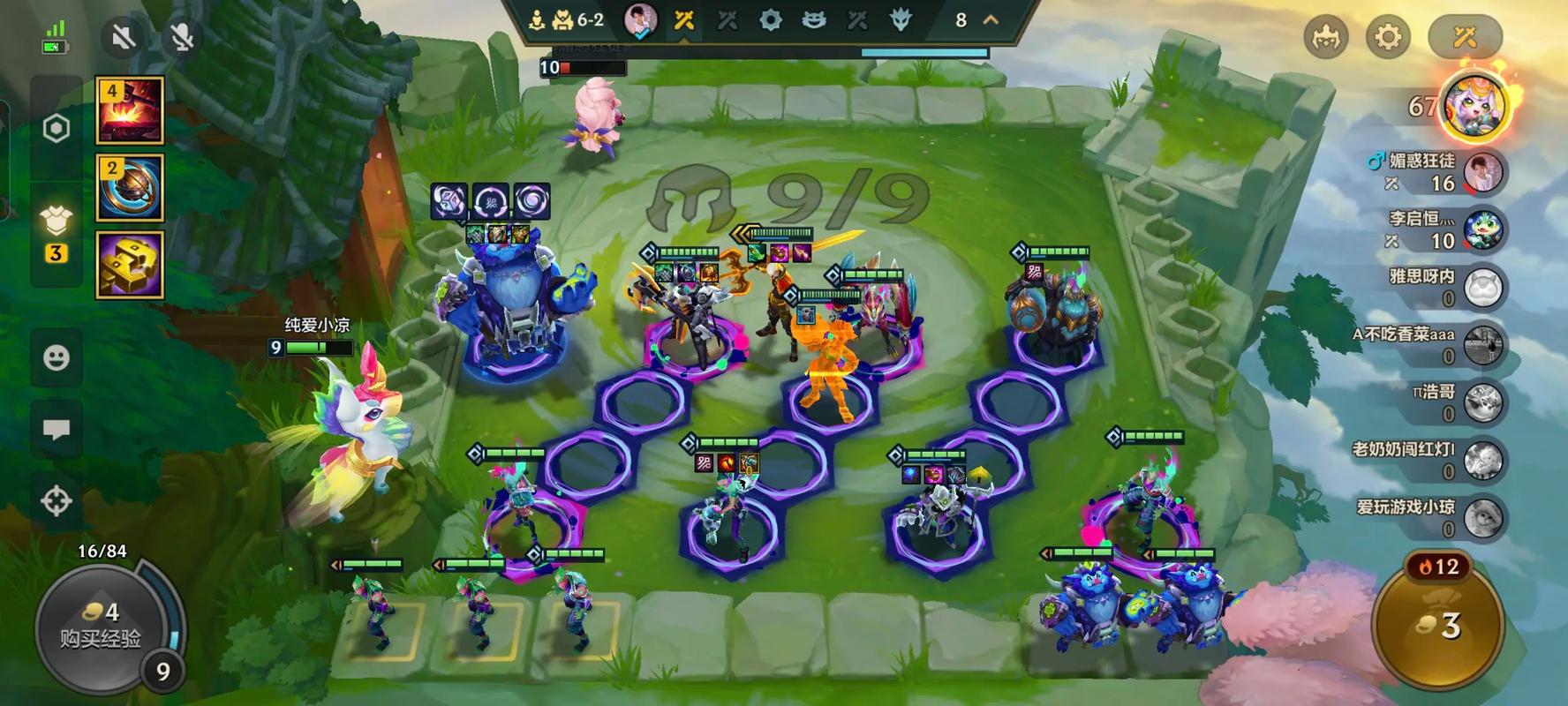Select eliminated player 雅思呀内 in the list
Viewport: 1568px width, 706px height.
[1481, 288]
